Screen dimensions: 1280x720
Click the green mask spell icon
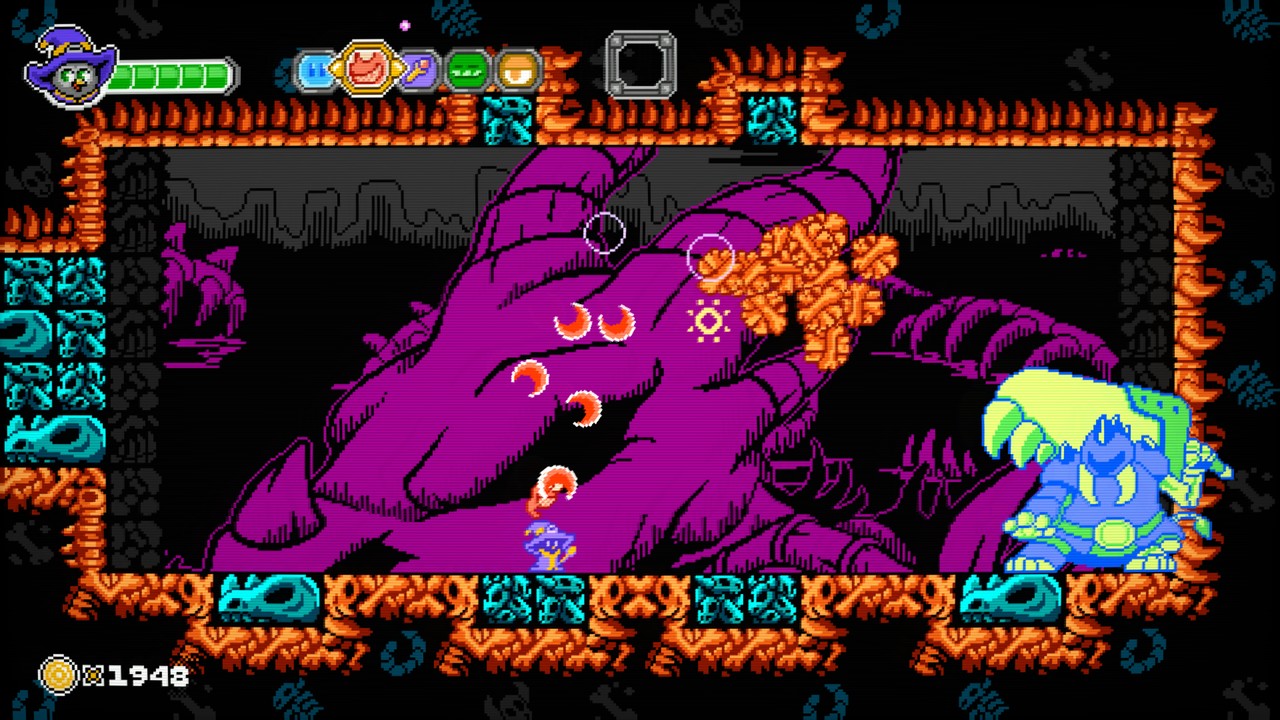(467, 68)
